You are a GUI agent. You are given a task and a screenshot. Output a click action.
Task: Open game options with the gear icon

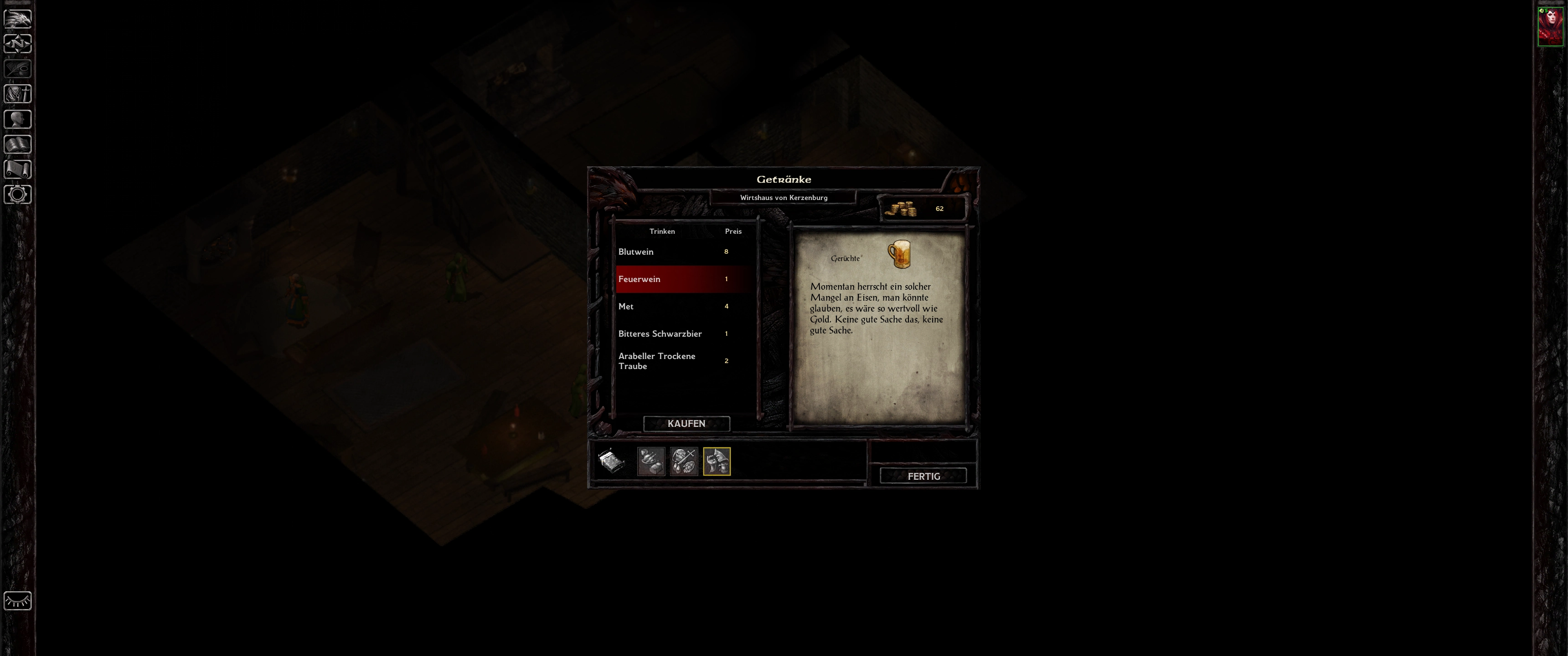click(x=18, y=195)
